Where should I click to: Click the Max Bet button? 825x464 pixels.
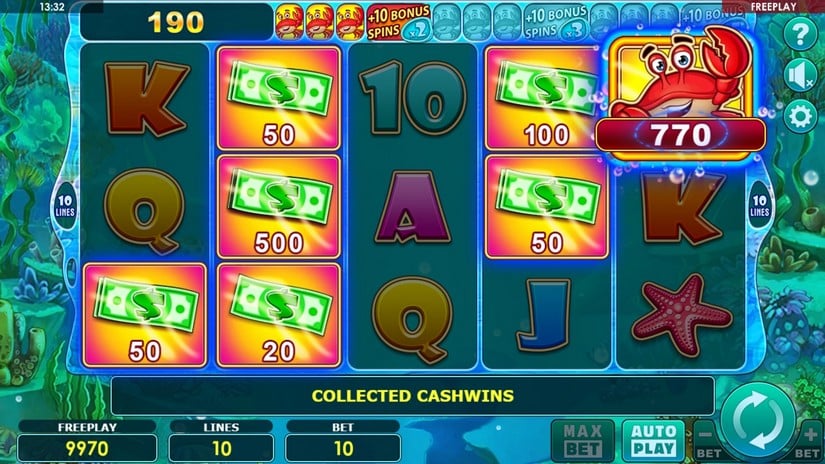[x=580, y=440]
